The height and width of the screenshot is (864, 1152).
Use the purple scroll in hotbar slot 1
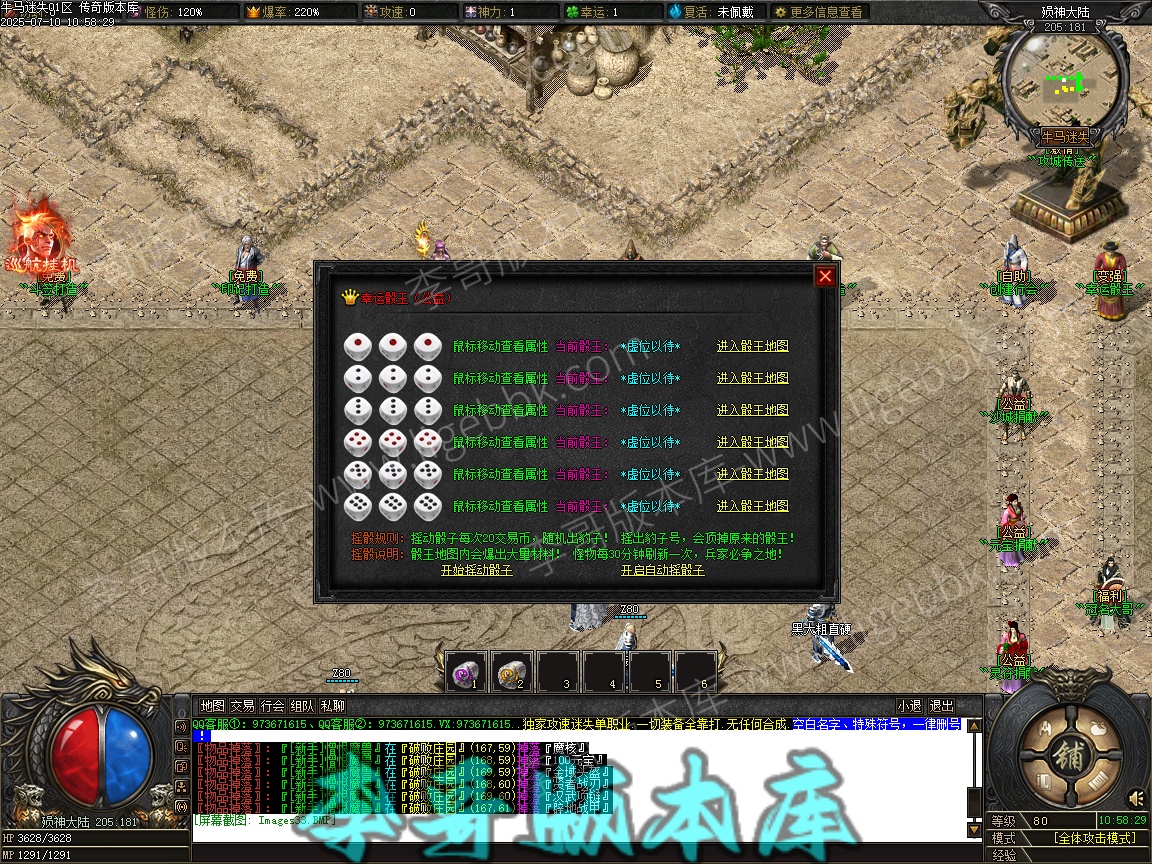coord(465,672)
